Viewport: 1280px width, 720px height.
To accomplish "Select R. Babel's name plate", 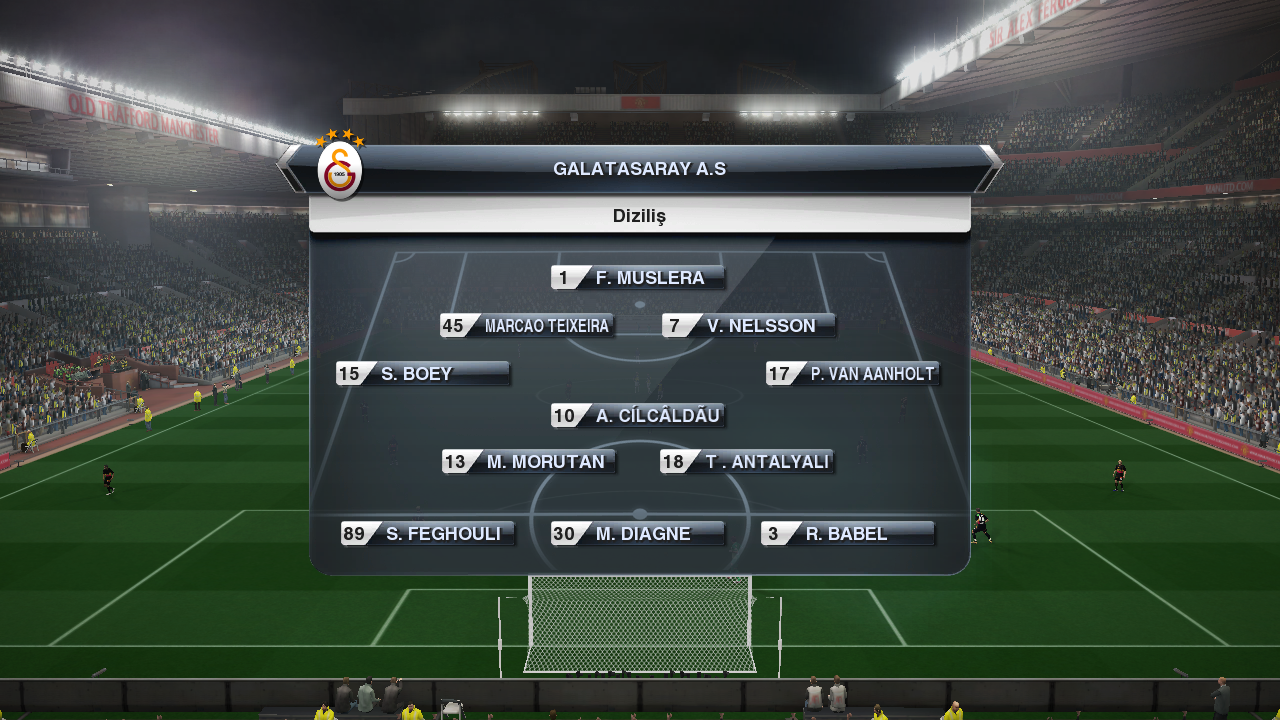I will [x=848, y=534].
